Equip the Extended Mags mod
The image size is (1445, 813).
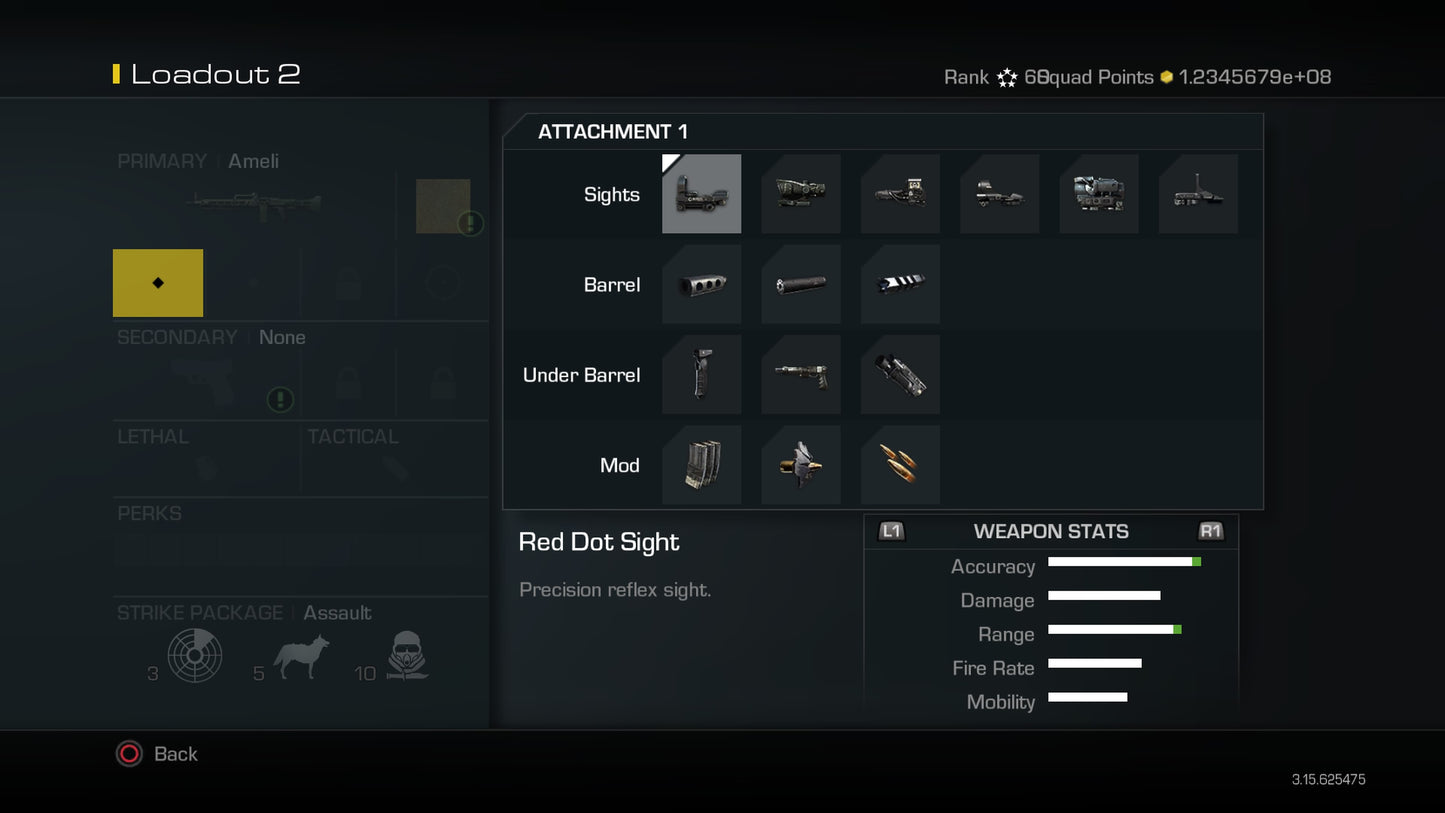[701, 464]
